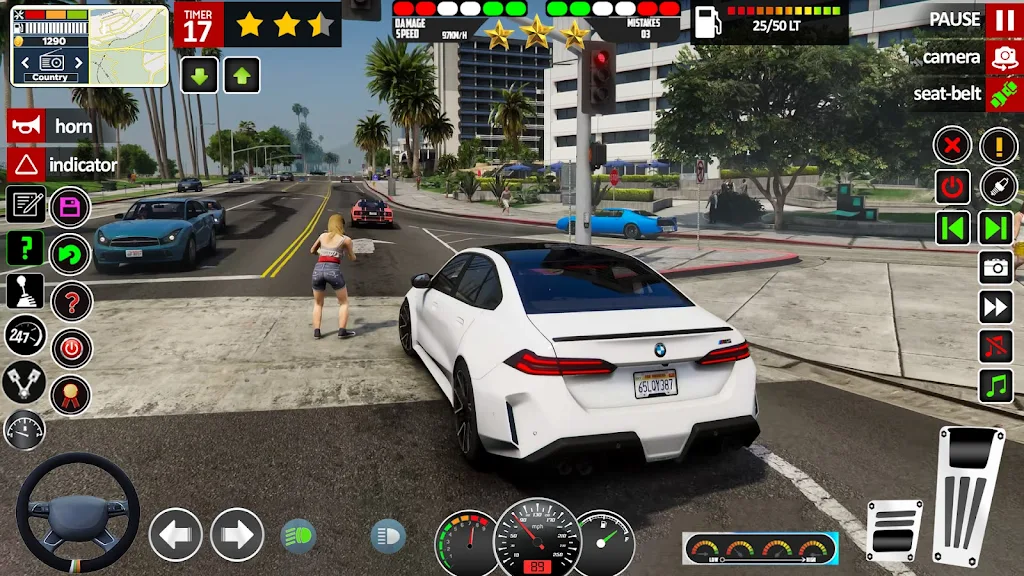The width and height of the screenshot is (1024, 576).
Task: Go back to the previous track
Action: pyautogui.click(x=953, y=227)
